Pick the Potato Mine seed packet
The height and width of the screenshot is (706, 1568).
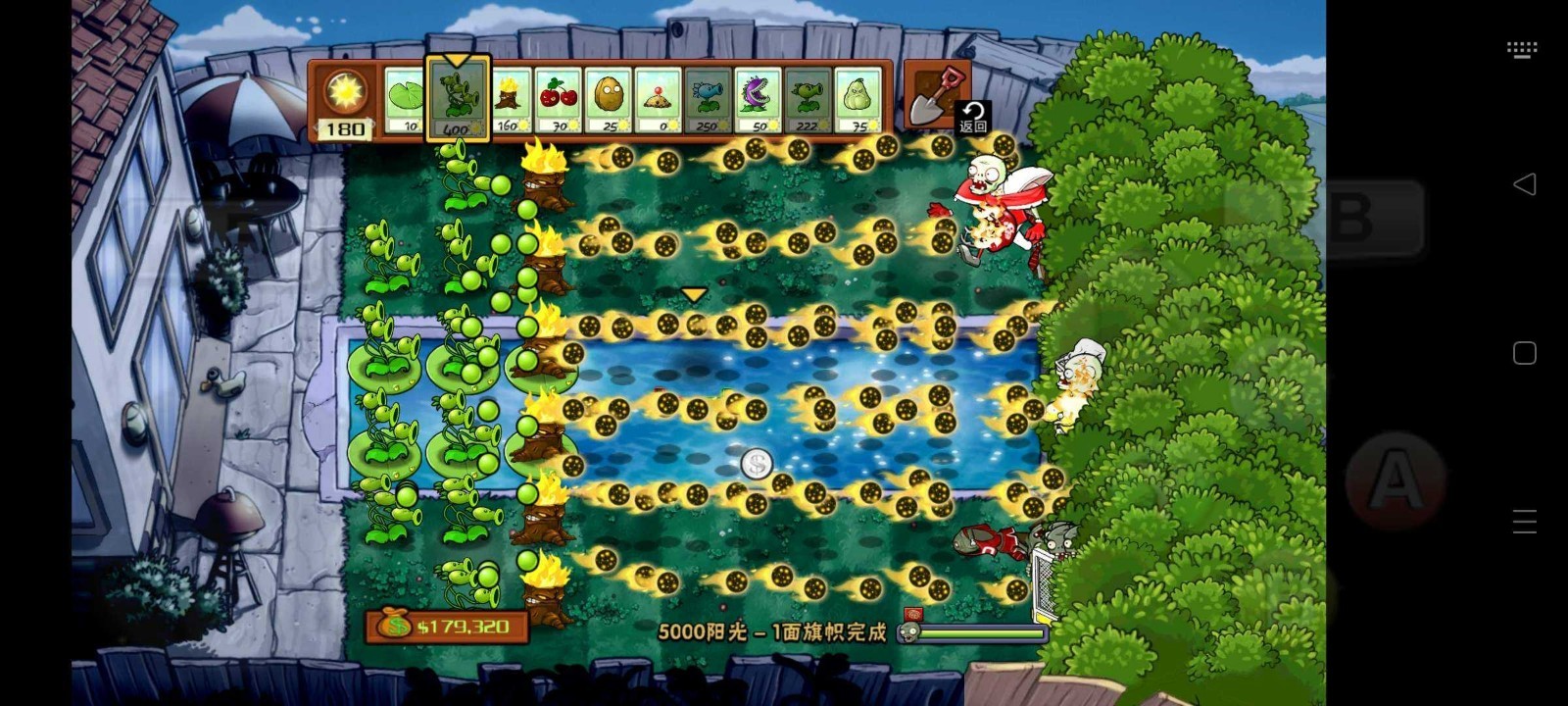point(659,96)
